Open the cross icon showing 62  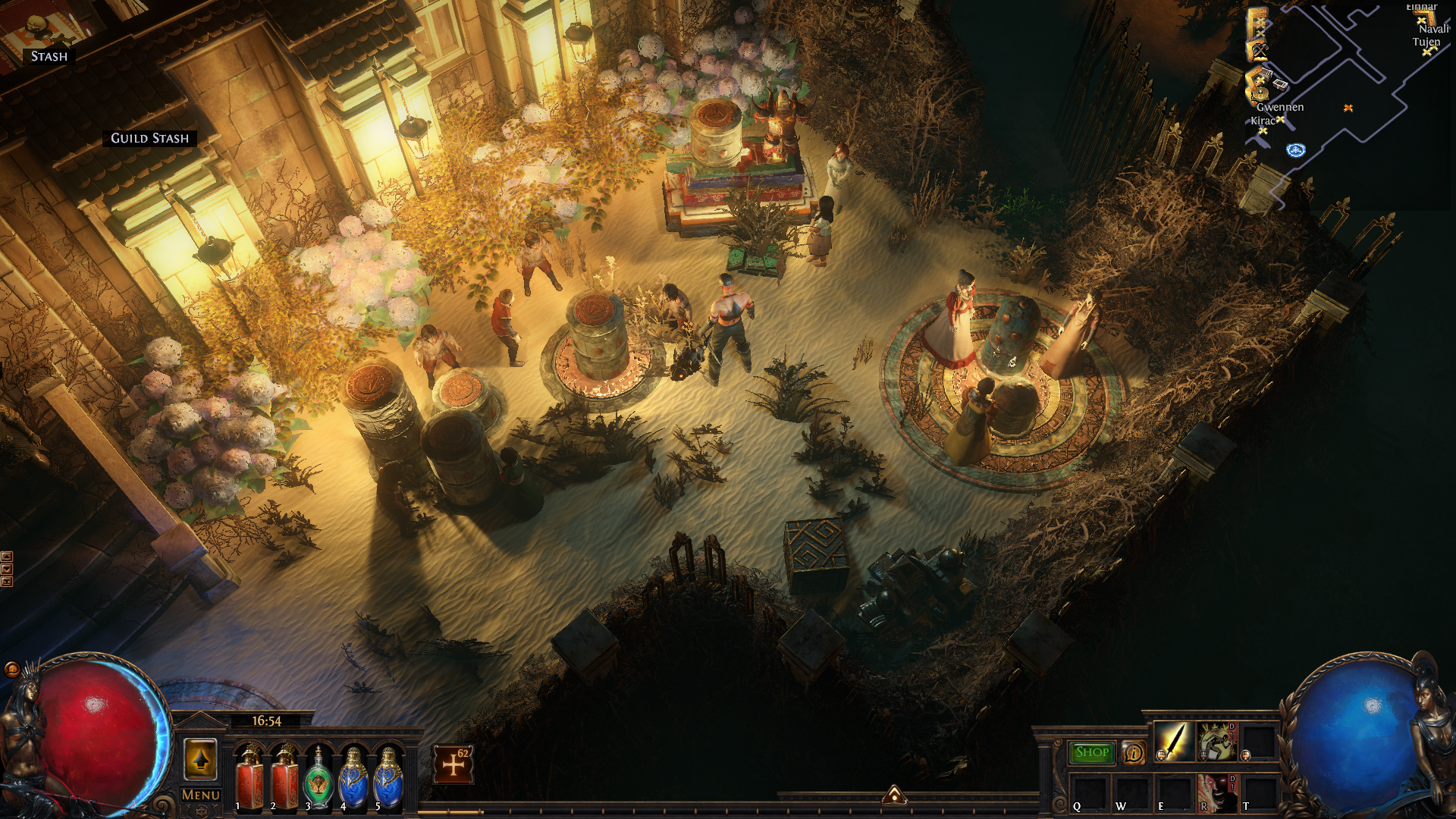click(453, 764)
